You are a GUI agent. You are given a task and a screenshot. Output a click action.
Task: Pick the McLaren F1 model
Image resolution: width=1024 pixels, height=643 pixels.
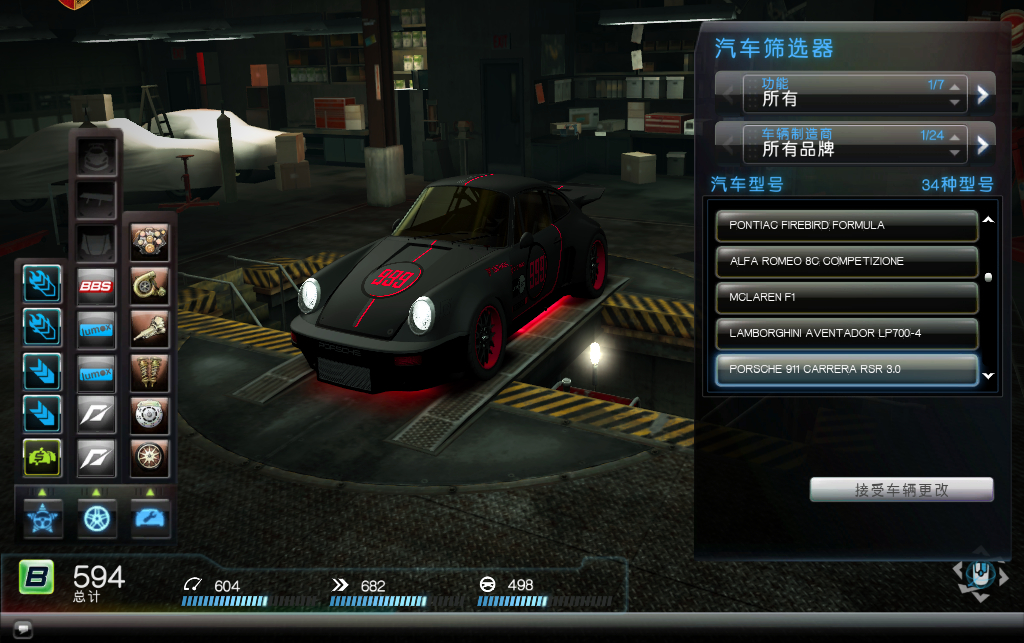tap(846, 297)
